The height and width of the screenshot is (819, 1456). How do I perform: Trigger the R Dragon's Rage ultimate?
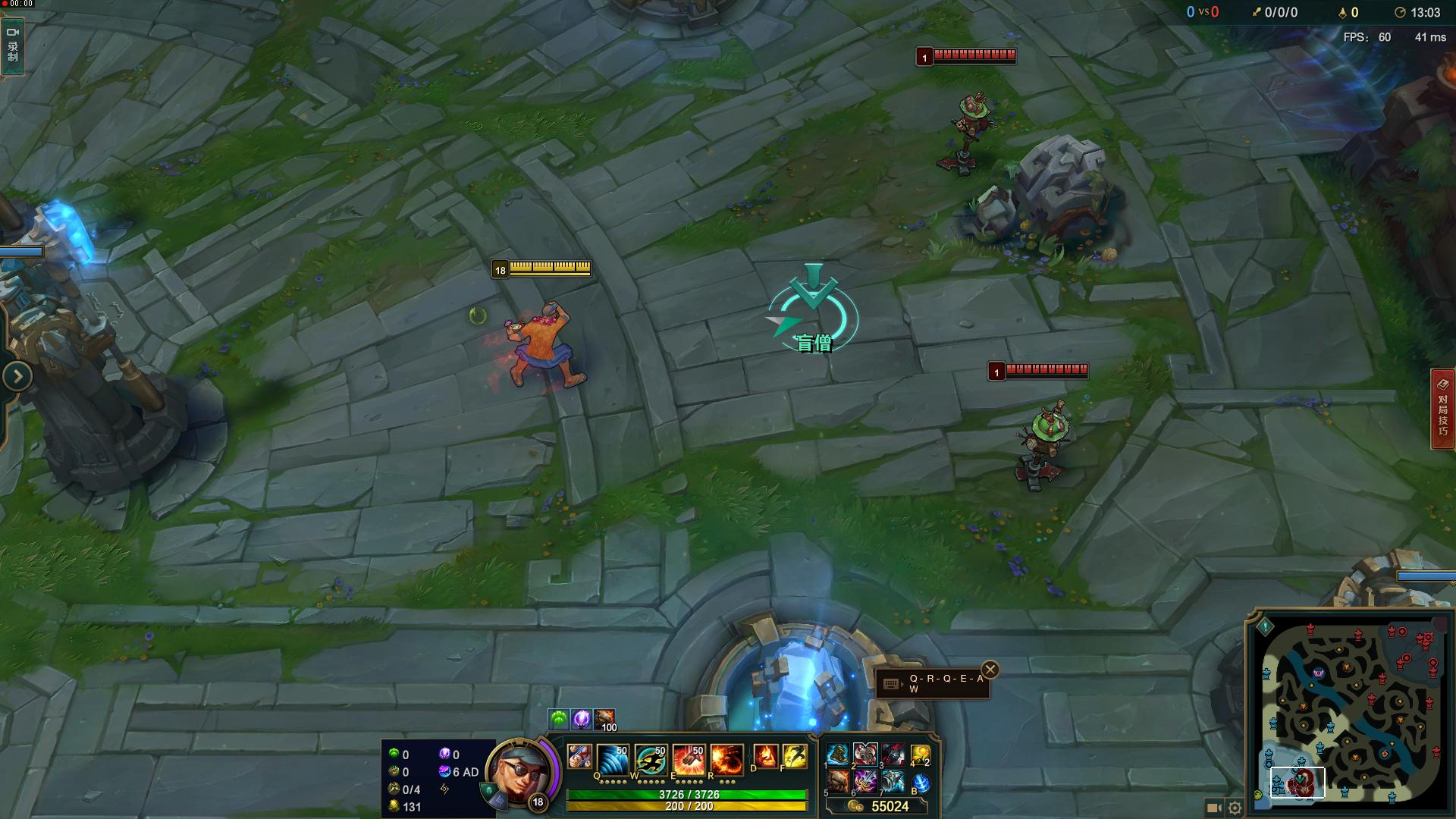tap(726, 758)
